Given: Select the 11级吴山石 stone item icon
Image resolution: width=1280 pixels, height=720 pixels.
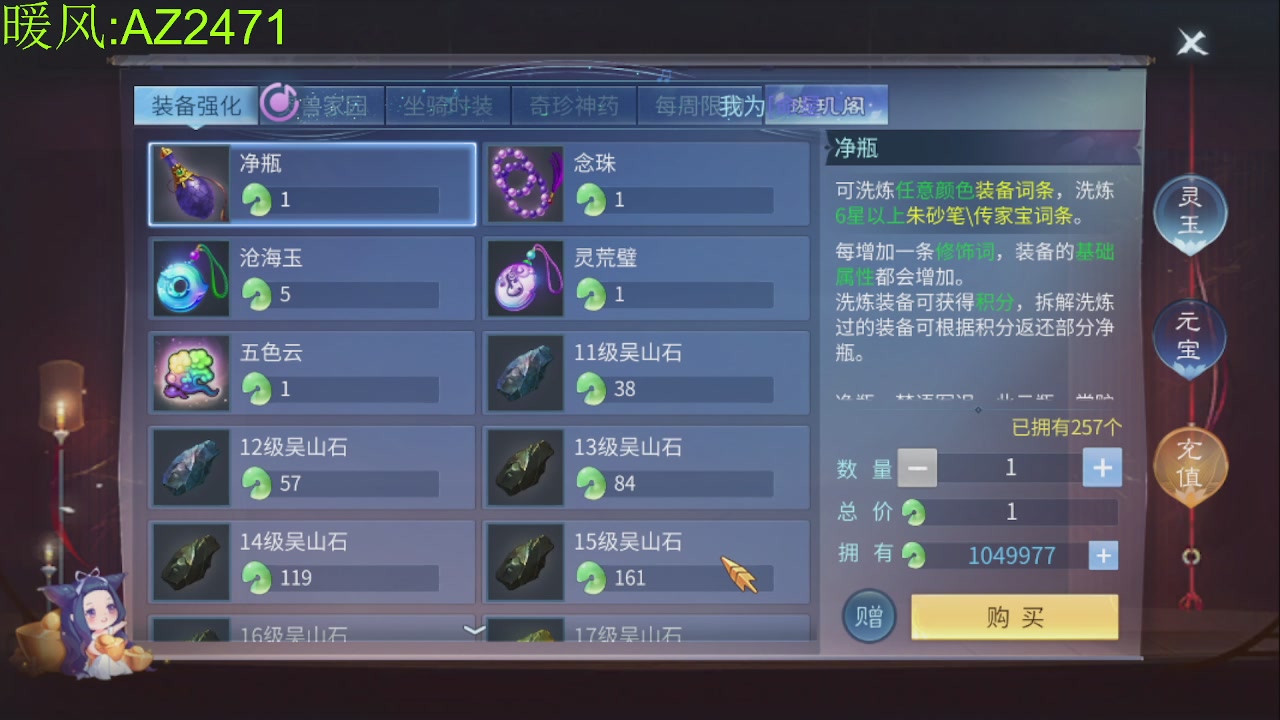Looking at the screenshot, I should pos(525,373).
